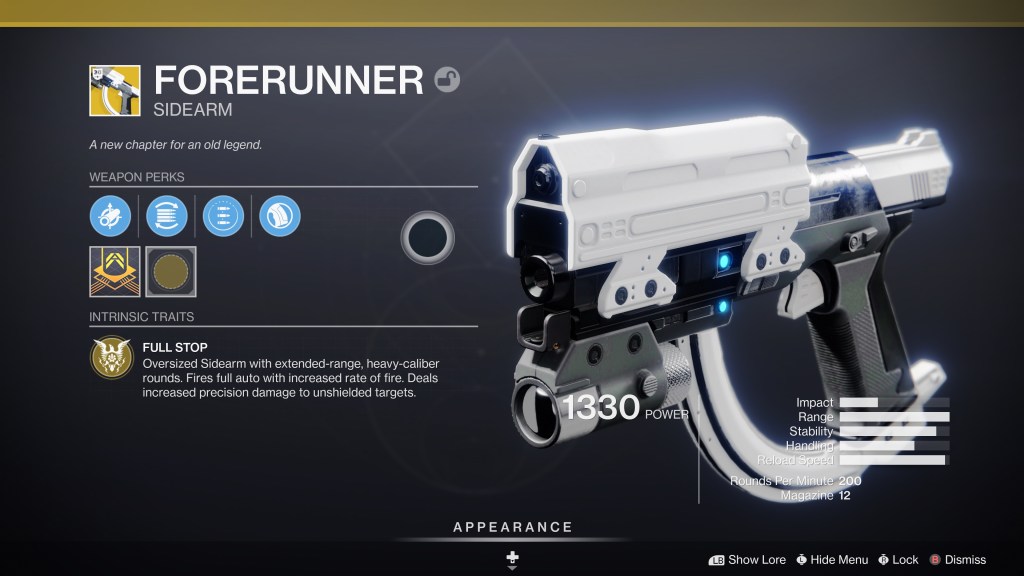Open the empty yellow circle mod slot
Image resolution: width=1024 pixels, height=576 pixels.
(171, 271)
